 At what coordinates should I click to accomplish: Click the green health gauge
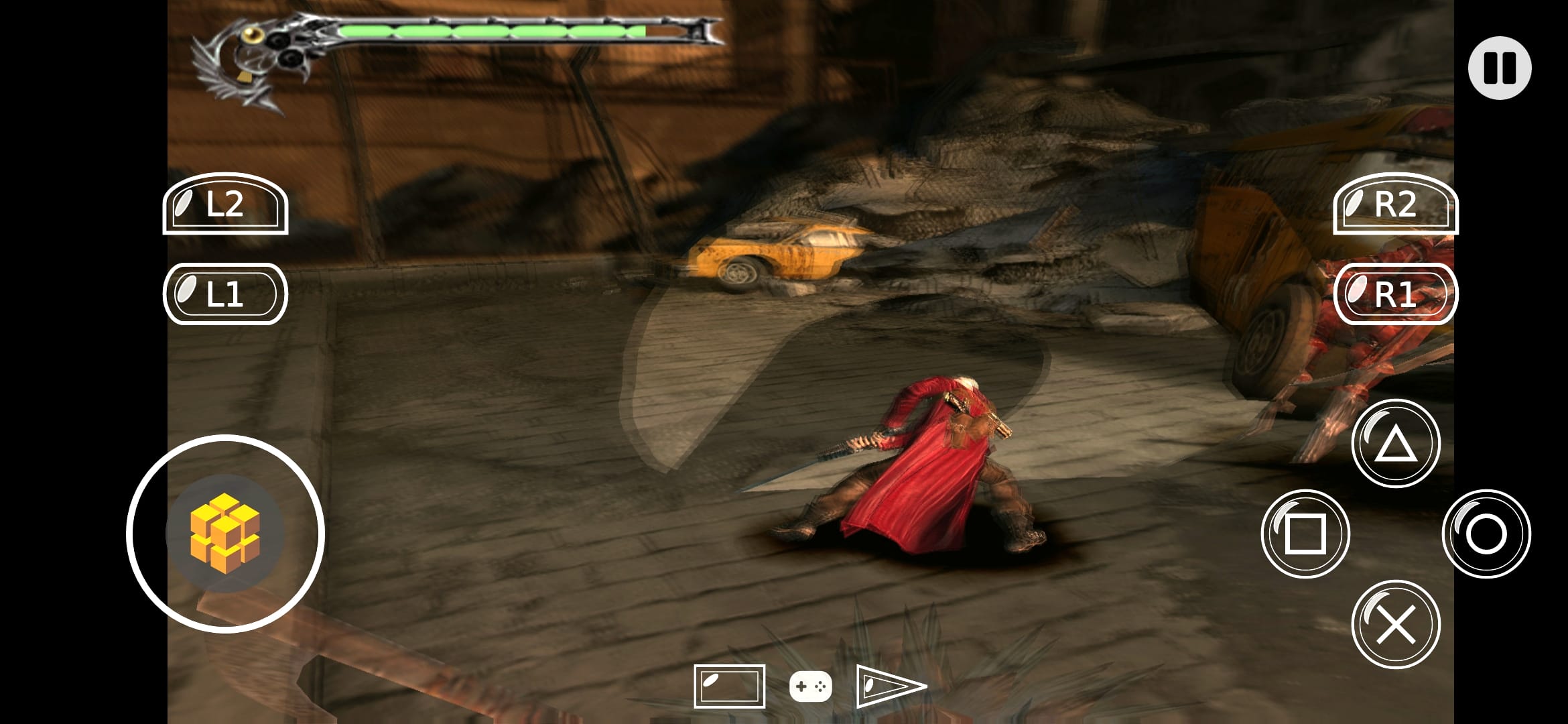tap(489, 29)
